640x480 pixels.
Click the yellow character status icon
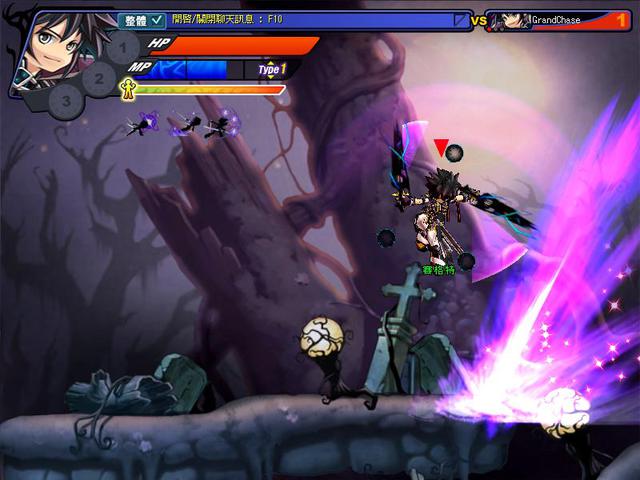(x=127, y=88)
